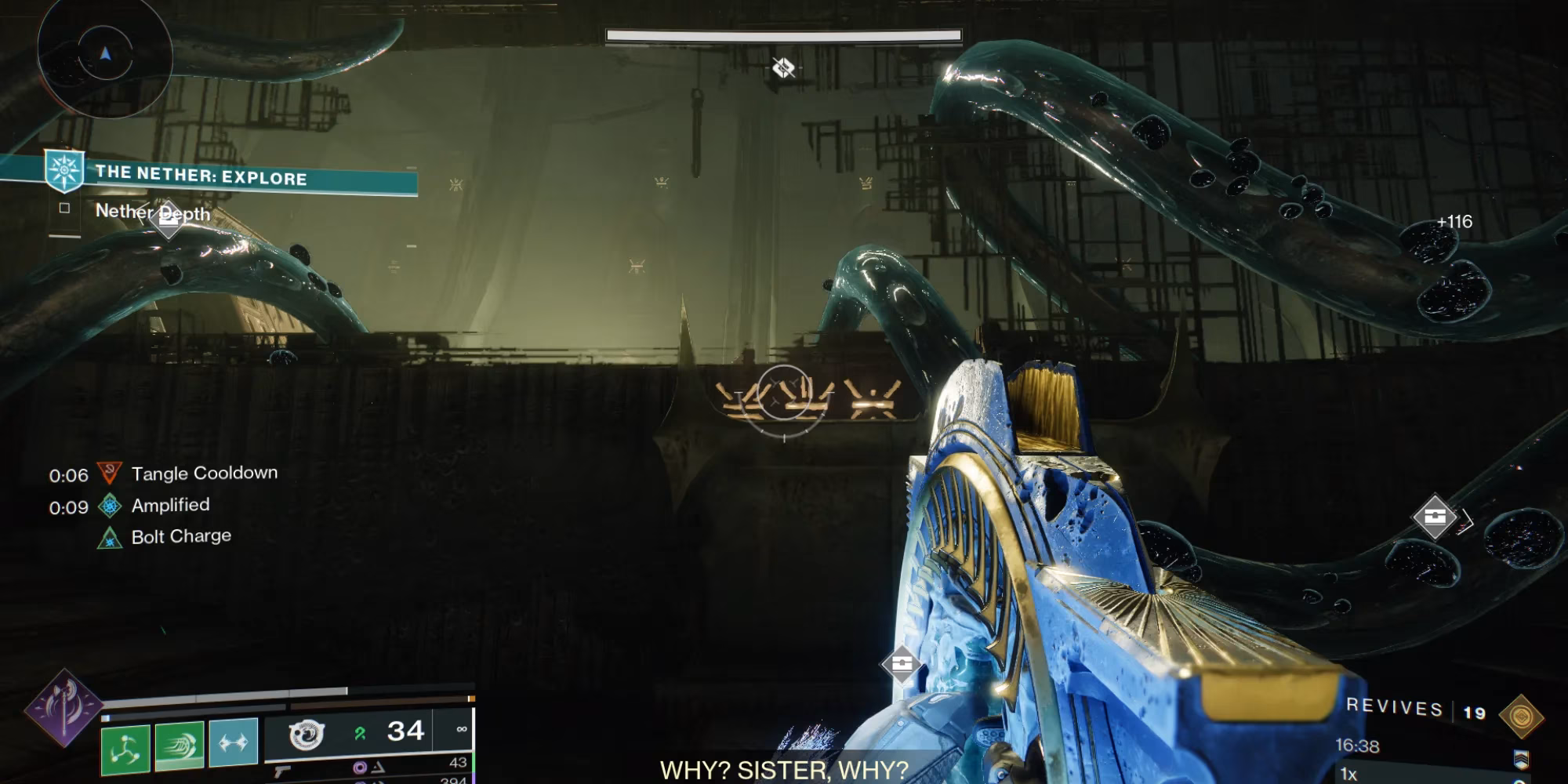Click the boss marker icon below health bar
The width and height of the screenshot is (1568, 784).
coord(783,68)
